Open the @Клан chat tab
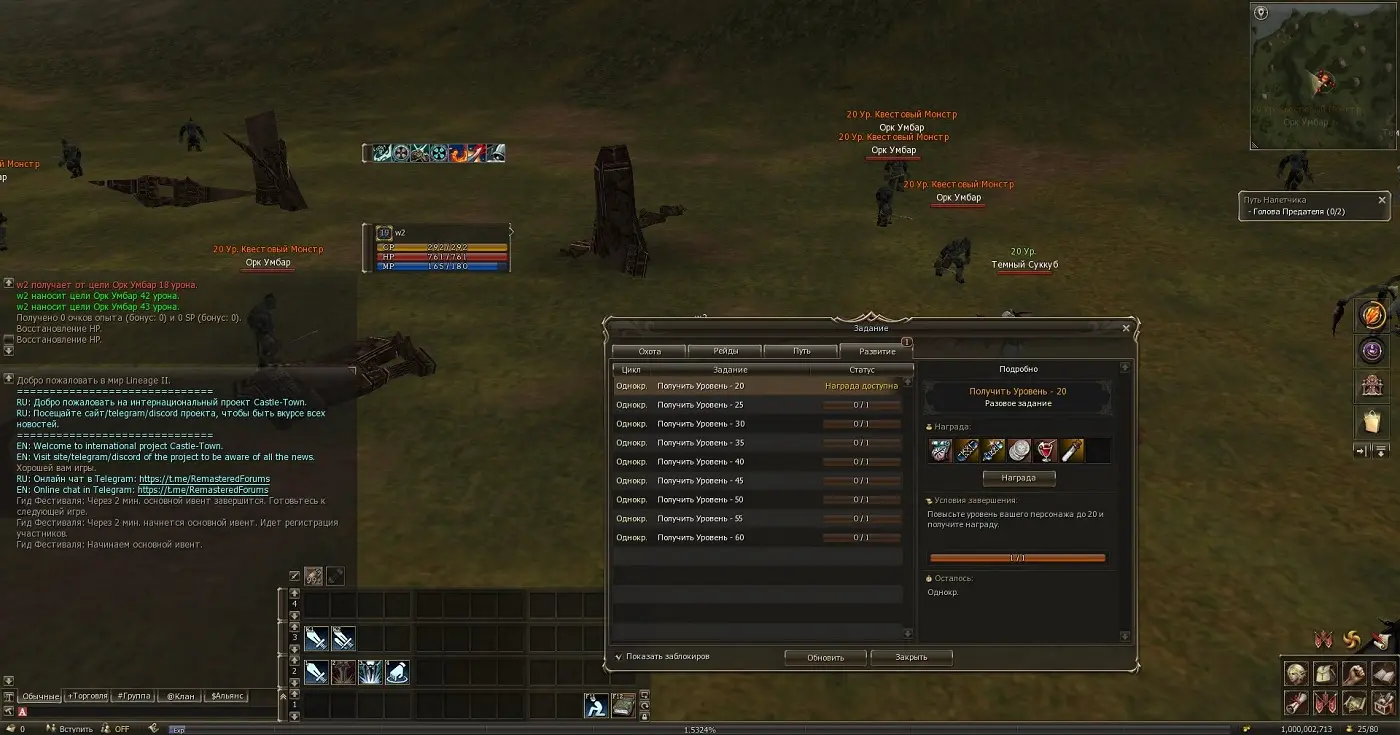The height and width of the screenshot is (735, 1400). pos(180,696)
